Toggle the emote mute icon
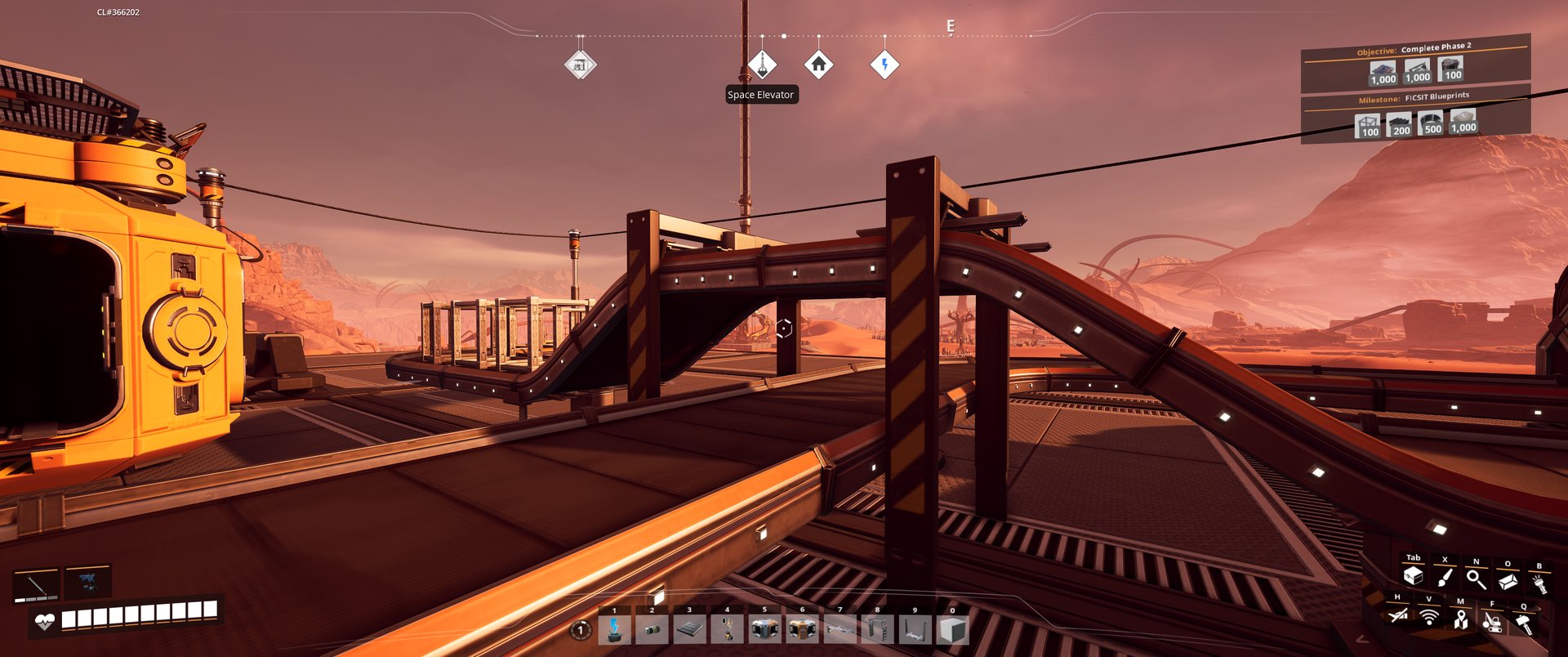The width and height of the screenshot is (1568, 657). [1398, 617]
